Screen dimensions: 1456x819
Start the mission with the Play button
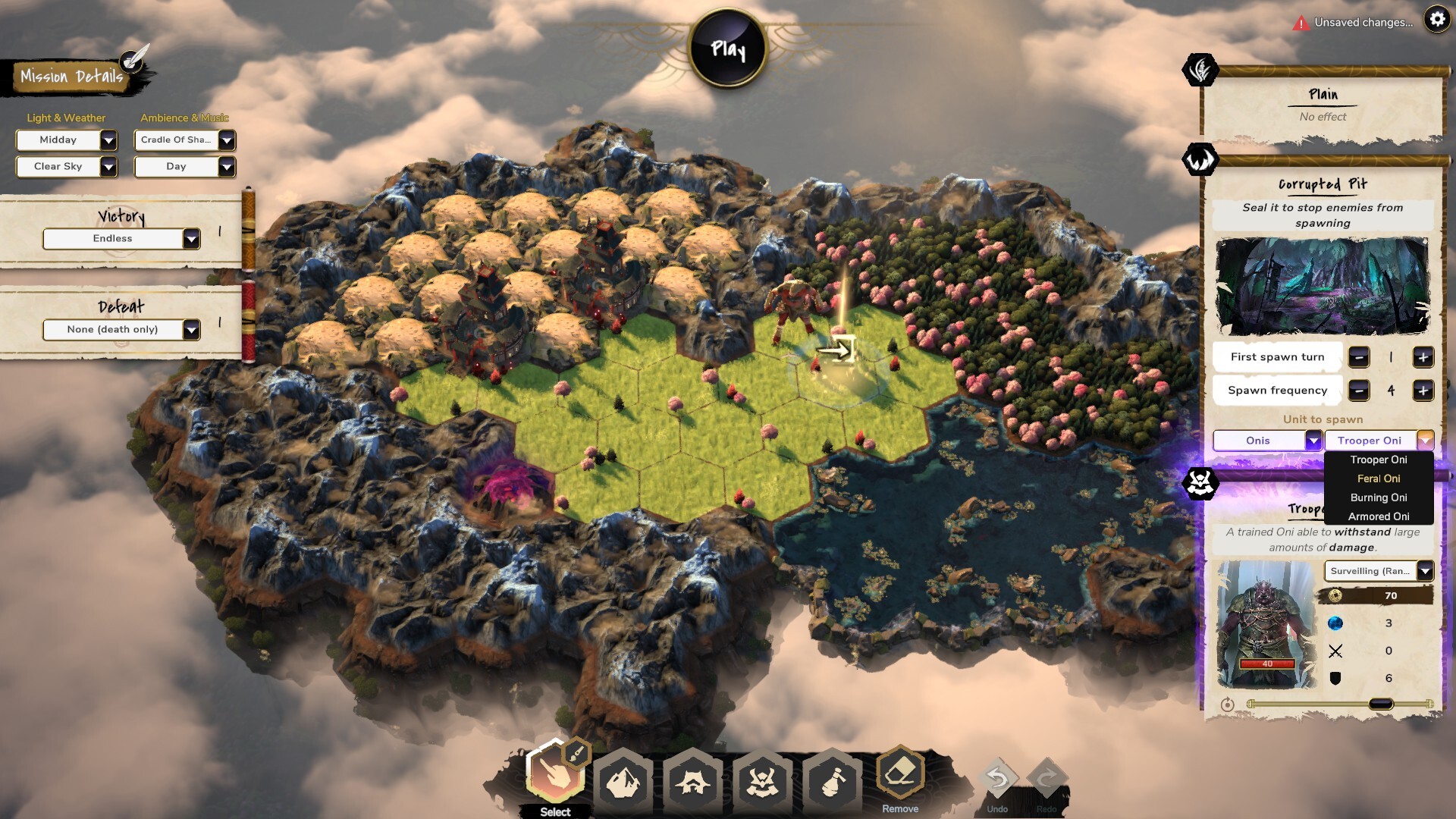(x=728, y=49)
